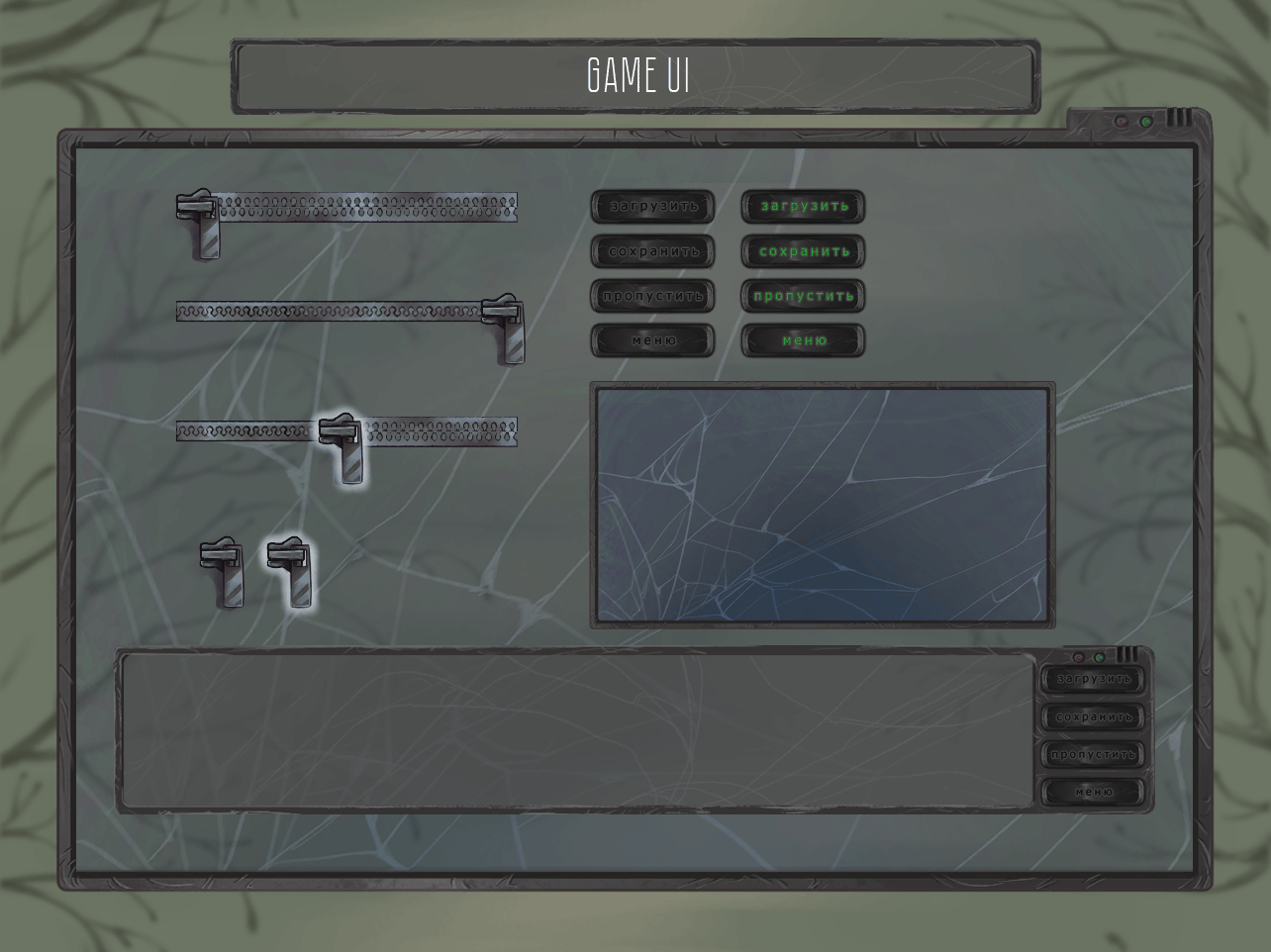Open the green-lit меню button

[803, 340]
